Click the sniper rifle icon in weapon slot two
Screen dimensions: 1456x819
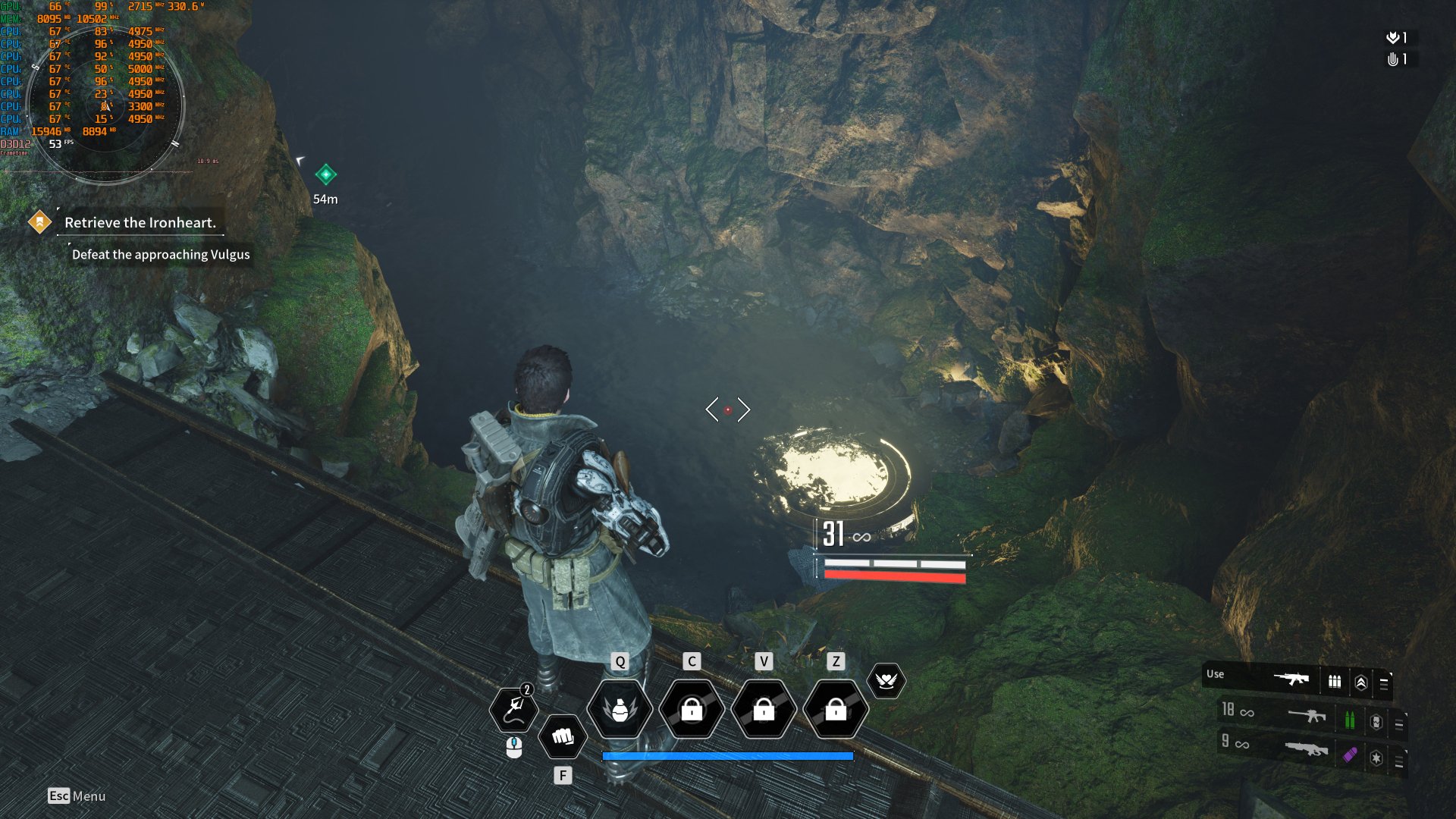[1307, 715]
